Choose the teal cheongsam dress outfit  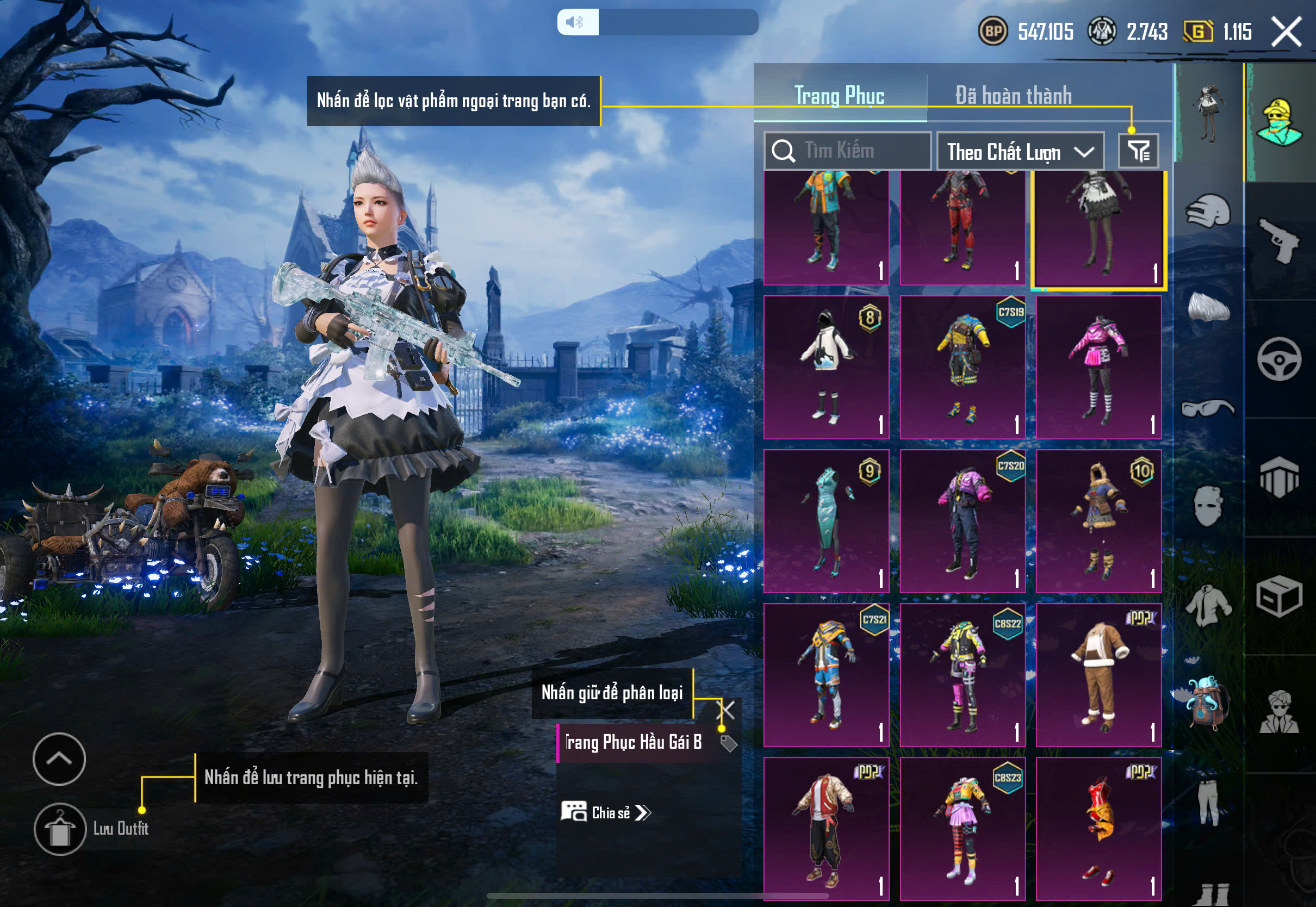click(x=826, y=520)
